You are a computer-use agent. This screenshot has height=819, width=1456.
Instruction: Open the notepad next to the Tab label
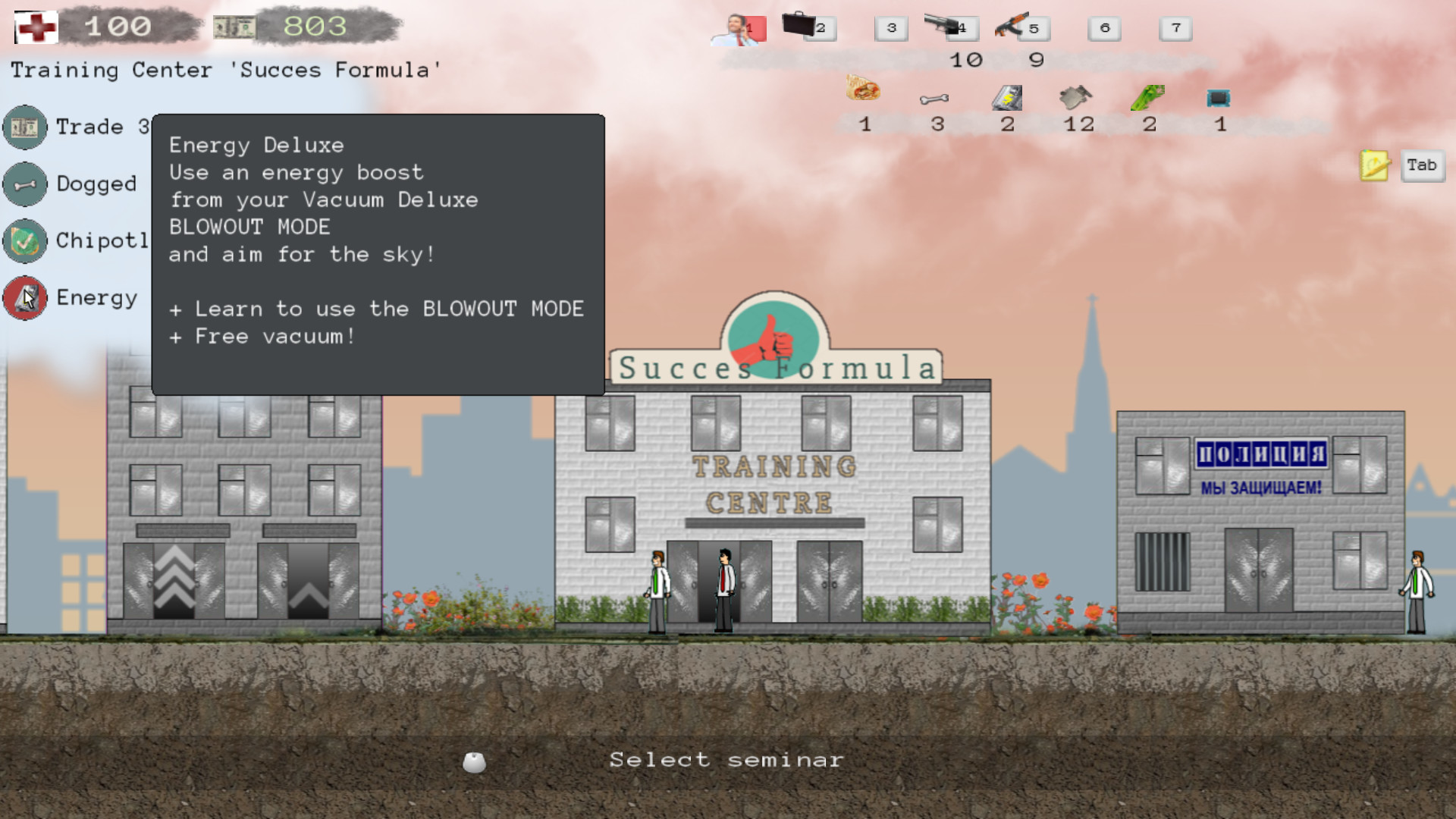pos(1375,165)
